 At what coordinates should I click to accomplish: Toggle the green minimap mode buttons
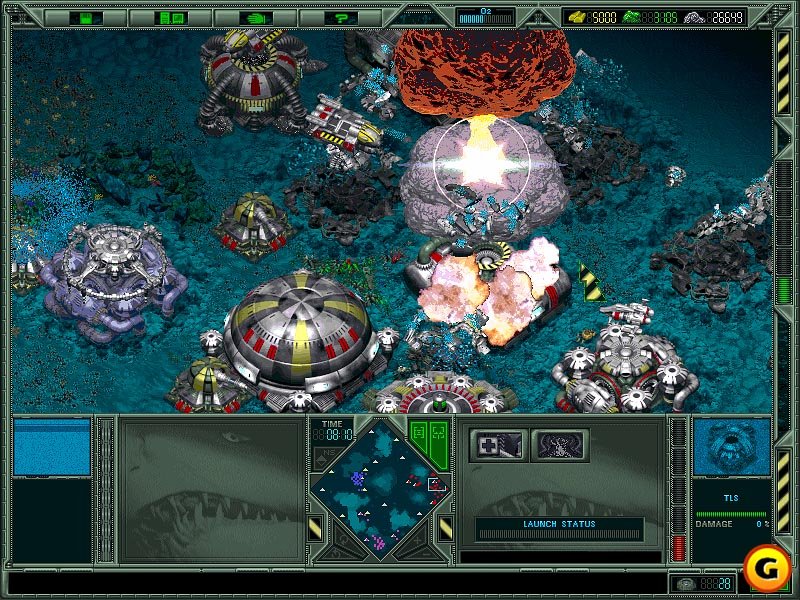point(427,439)
